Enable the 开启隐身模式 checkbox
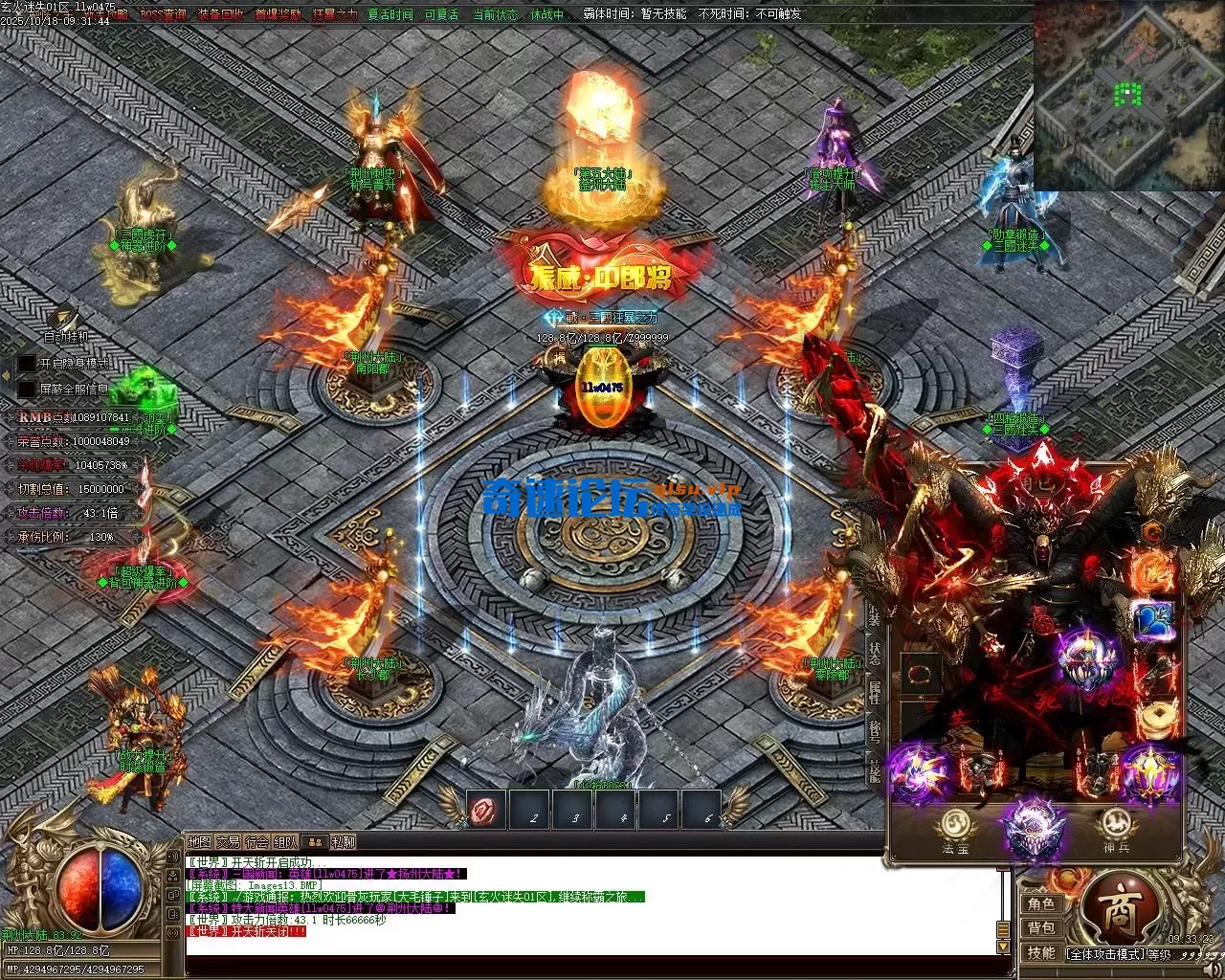 coord(26,364)
